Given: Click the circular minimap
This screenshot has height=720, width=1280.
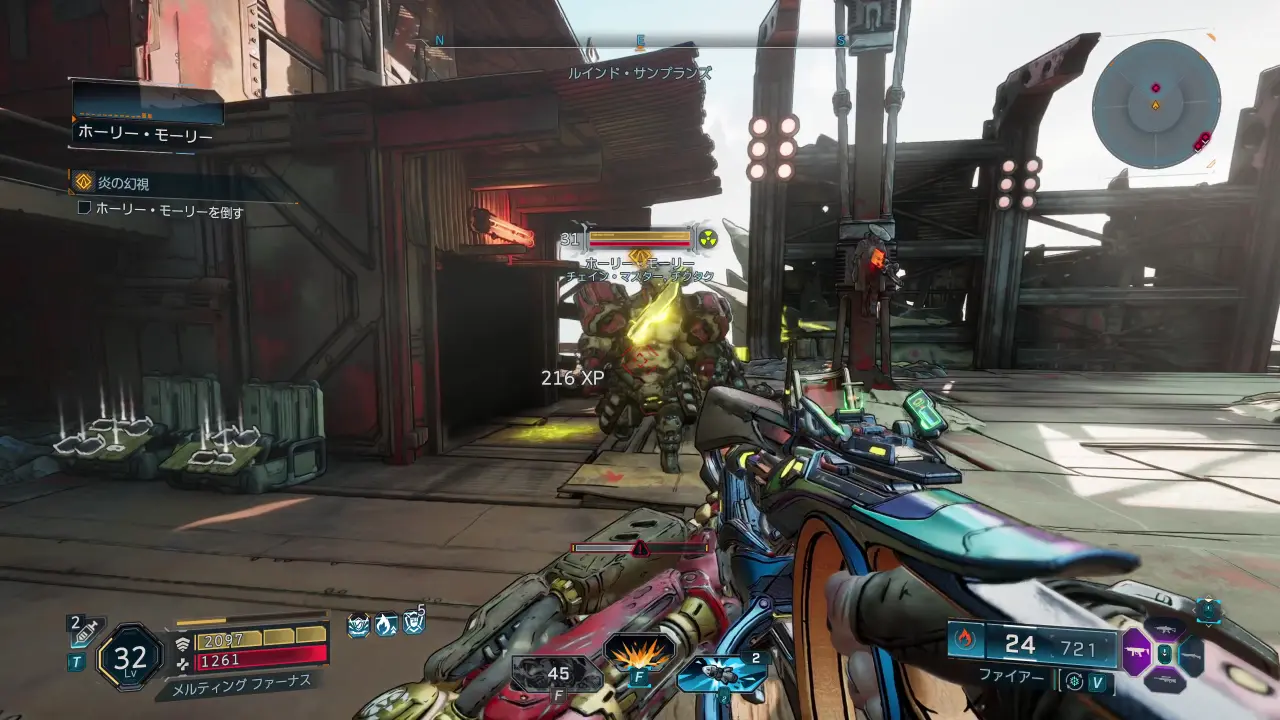Looking at the screenshot, I should pos(1155,103).
